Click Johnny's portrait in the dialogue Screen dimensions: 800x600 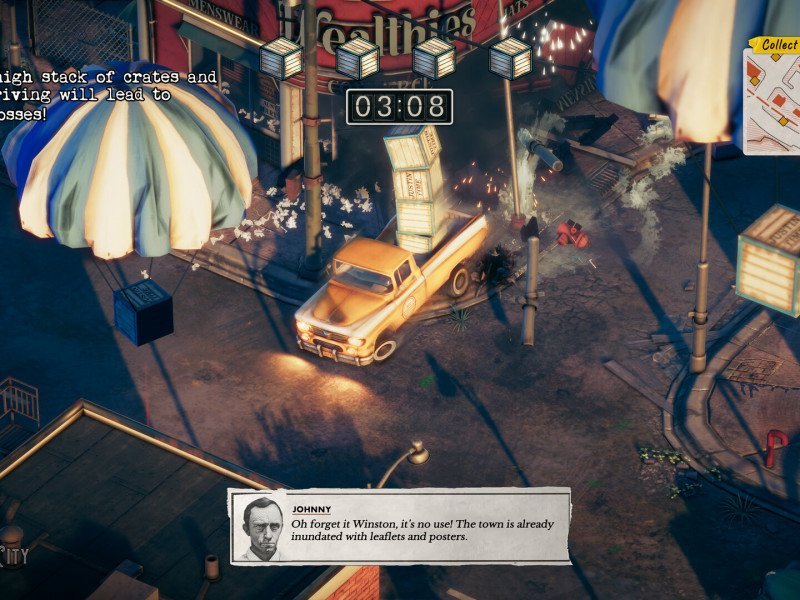[260, 527]
